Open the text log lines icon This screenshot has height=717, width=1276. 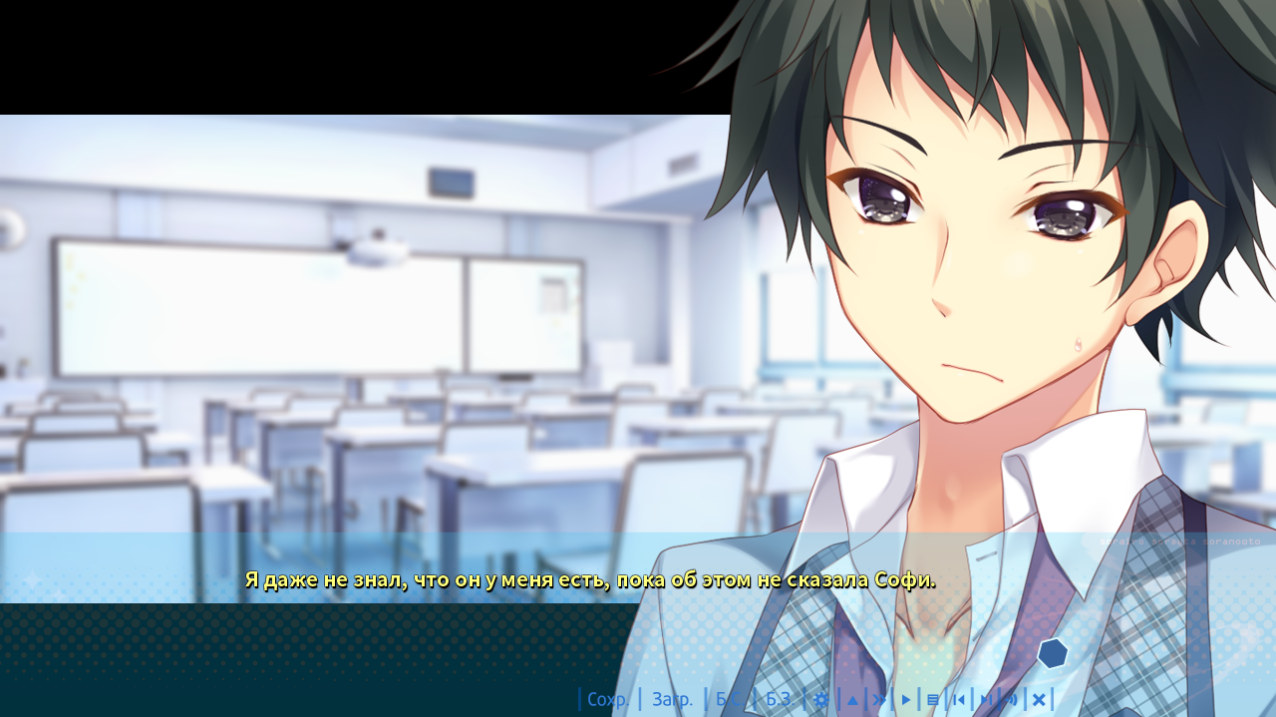[x=933, y=699]
